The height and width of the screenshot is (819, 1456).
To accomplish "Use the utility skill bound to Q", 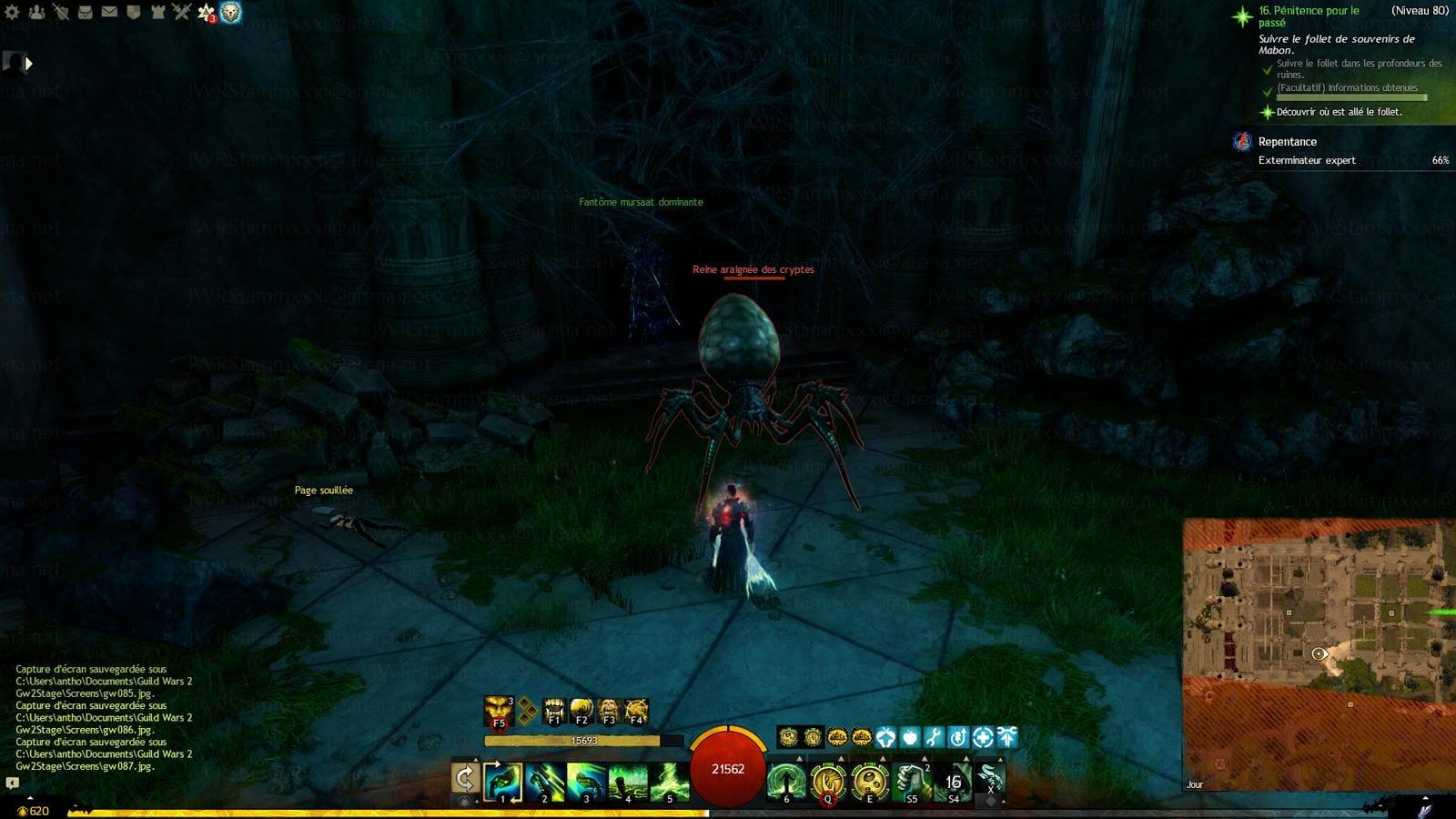I will (x=827, y=782).
